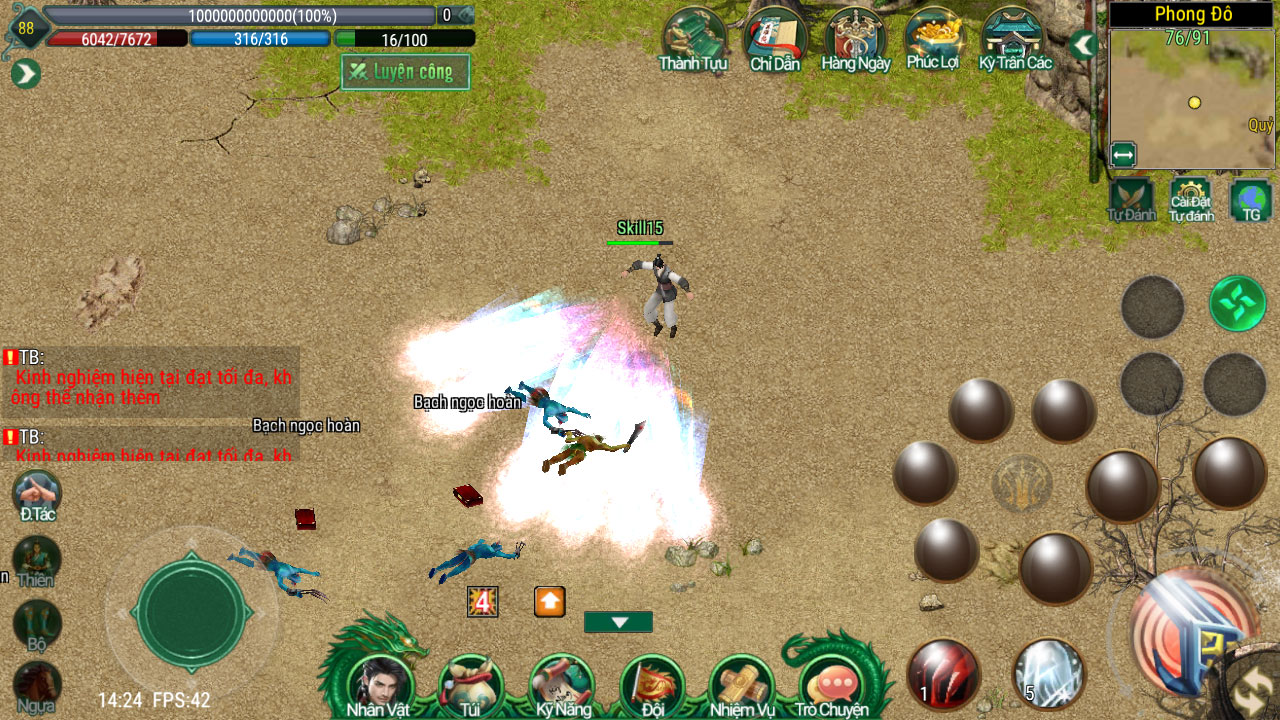Open the Nhân Vật character sheet
The width and height of the screenshot is (1280, 720).
coord(379,684)
